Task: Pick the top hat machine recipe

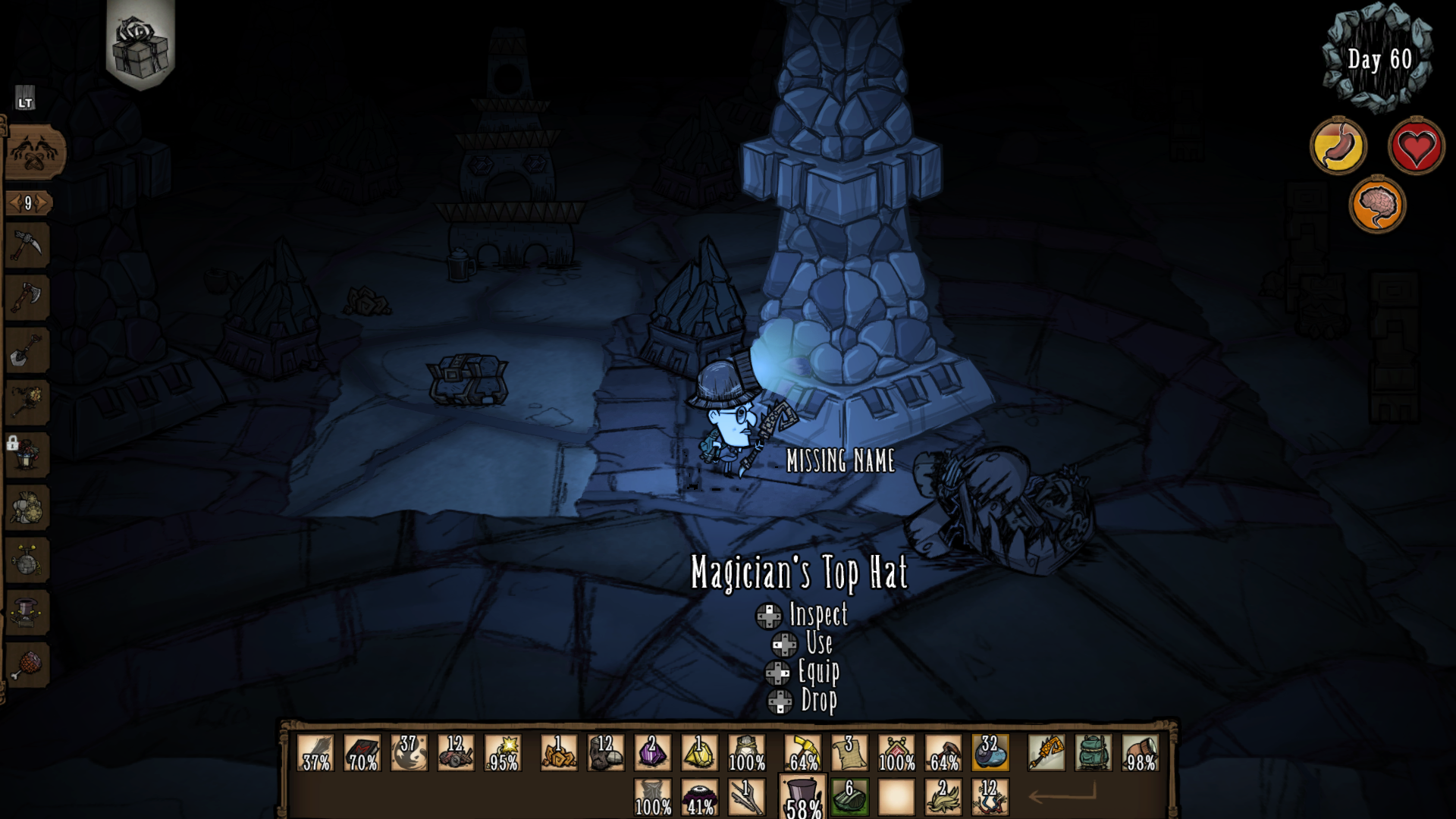Action: click(27, 612)
